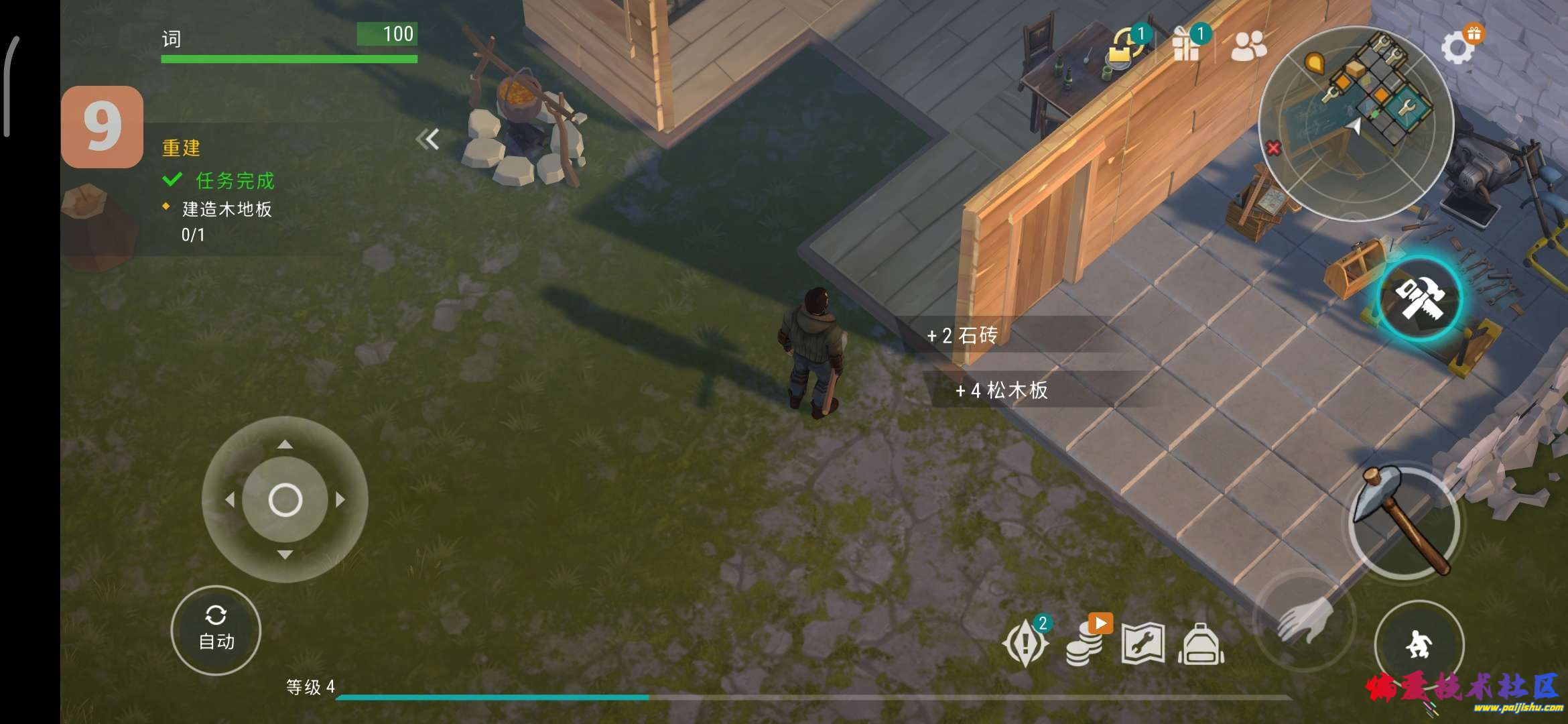
Task: Collapse the quest panel with the double chevron
Action: [429, 139]
